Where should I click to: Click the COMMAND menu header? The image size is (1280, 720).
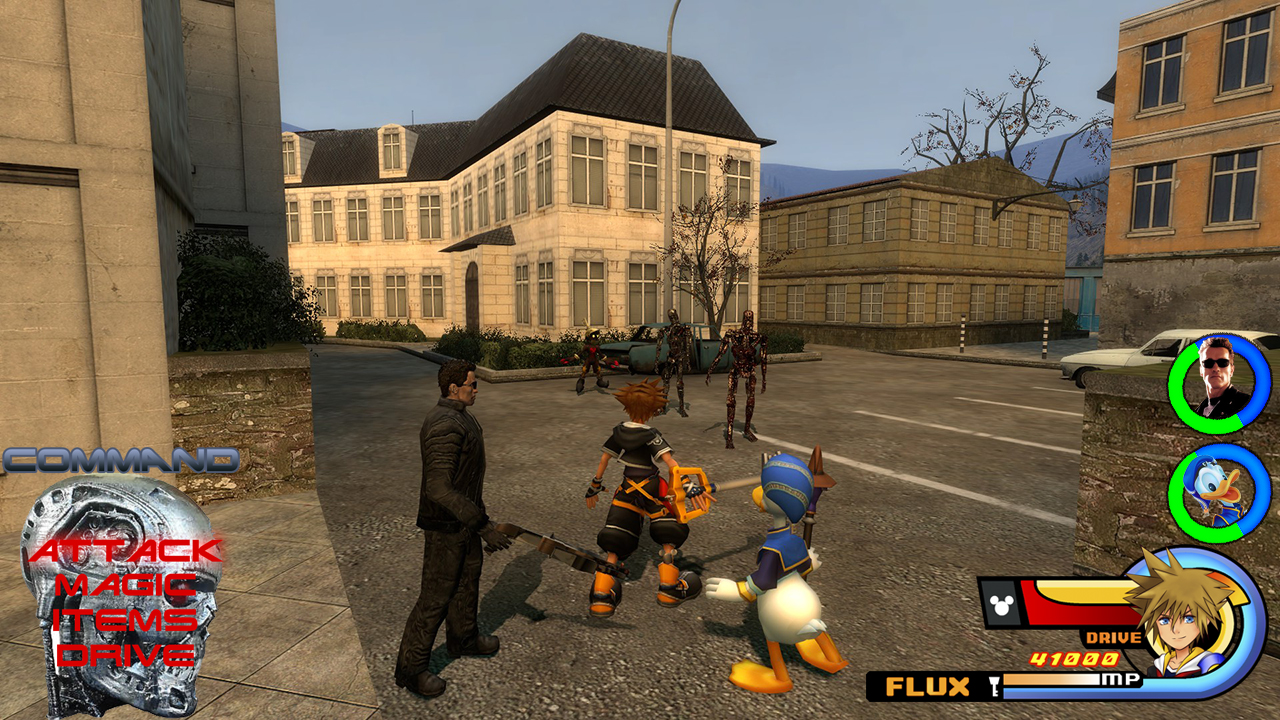click(120, 461)
